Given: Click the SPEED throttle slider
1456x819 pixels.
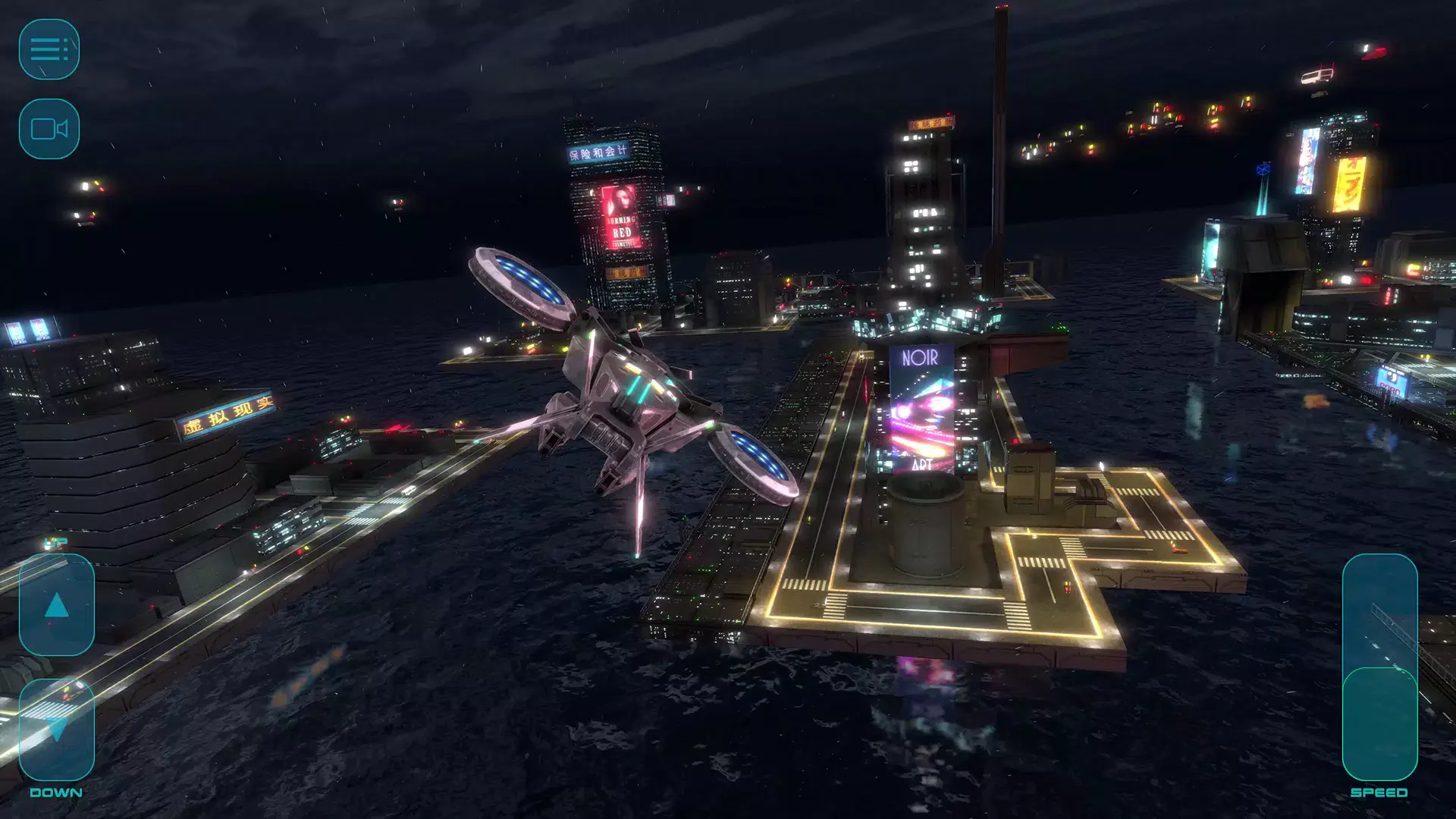Looking at the screenshot, I should 1379,667.
